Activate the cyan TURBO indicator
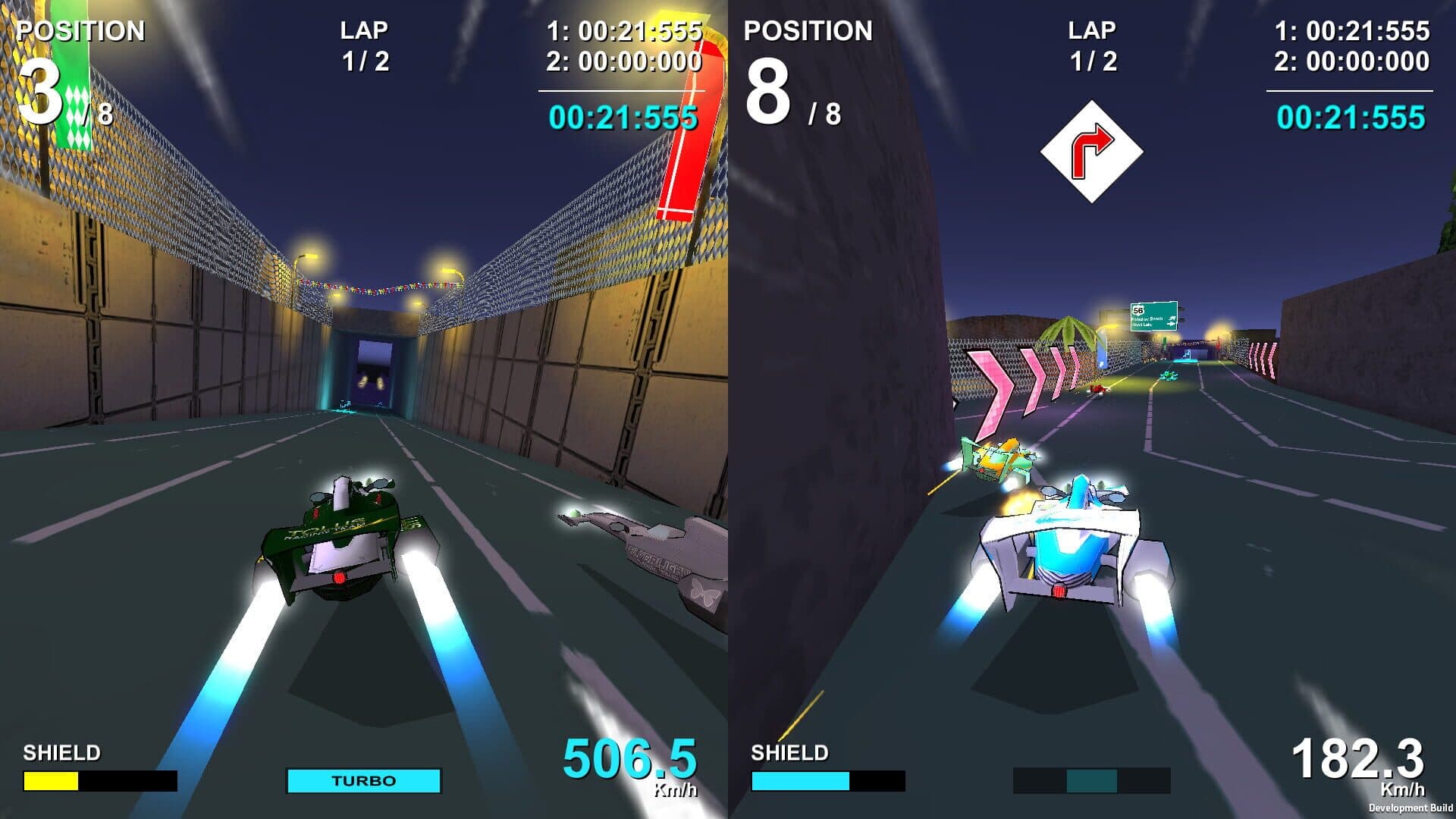Viewport: 1456px width, 819px height. pos(363,780)
